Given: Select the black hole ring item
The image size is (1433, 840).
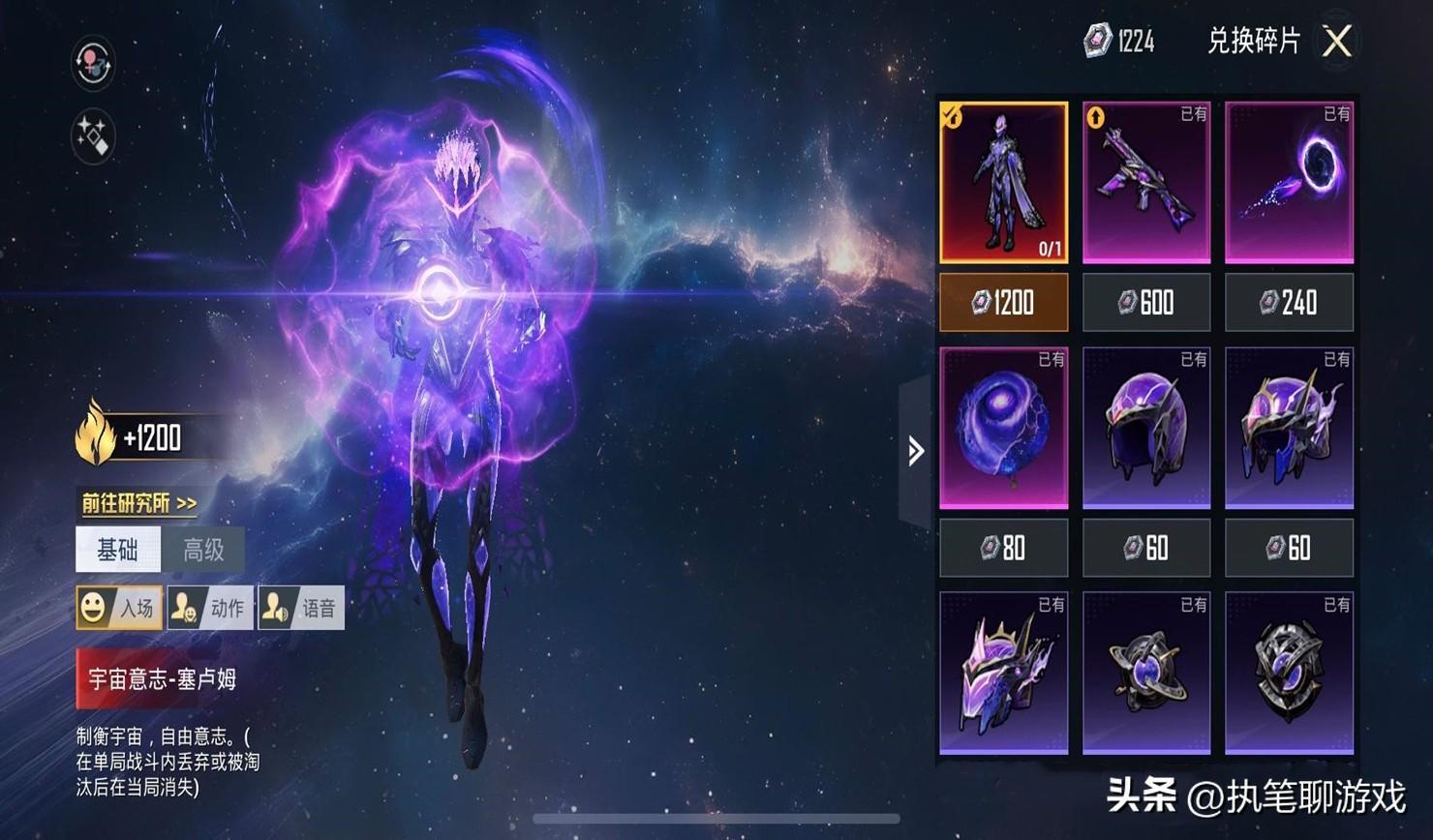Looking at the screenshot, I should (1289, 182).
